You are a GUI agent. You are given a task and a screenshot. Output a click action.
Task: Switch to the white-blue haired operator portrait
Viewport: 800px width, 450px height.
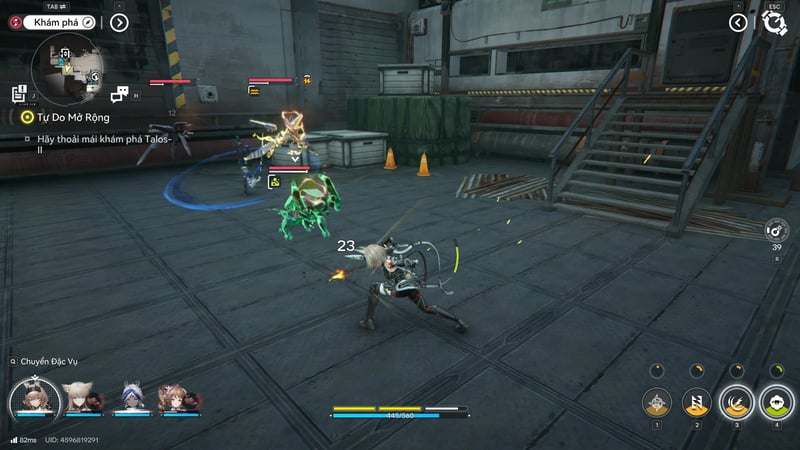(133, 398)
